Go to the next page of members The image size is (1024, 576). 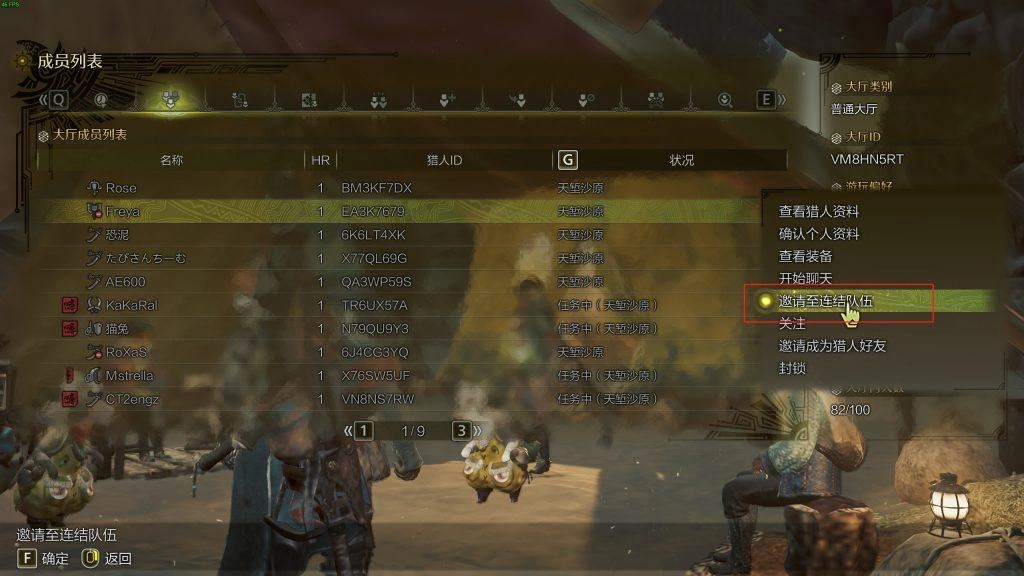point(461,431)
